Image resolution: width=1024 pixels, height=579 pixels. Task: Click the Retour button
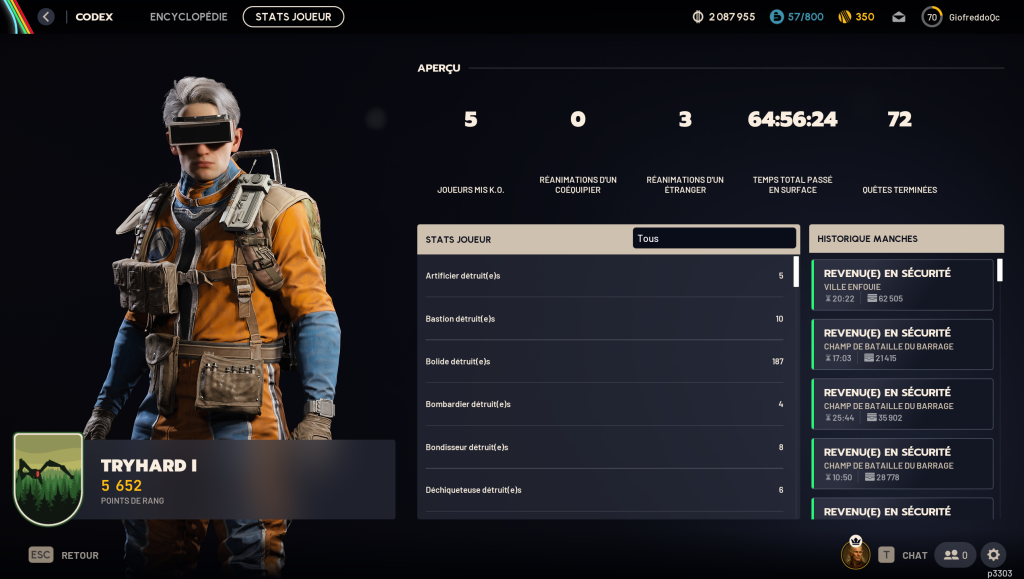[x=64, y=555]
